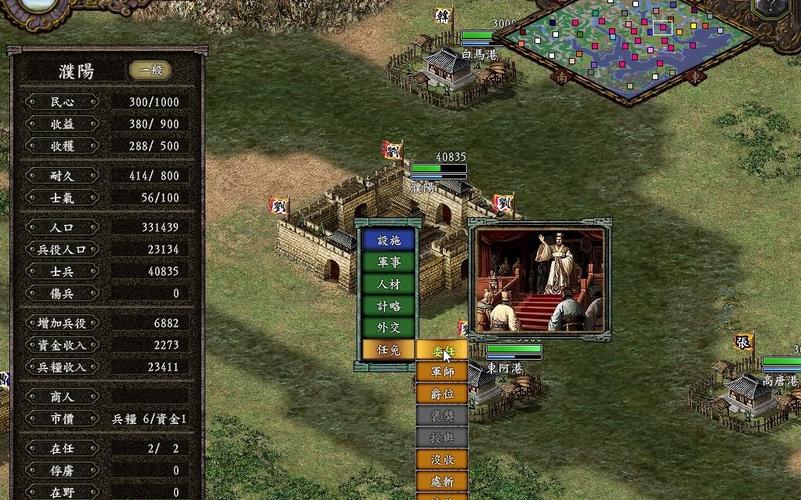801x500 pixels.
Task: Select 委任 in the submenu
Action: pos(441,350)
